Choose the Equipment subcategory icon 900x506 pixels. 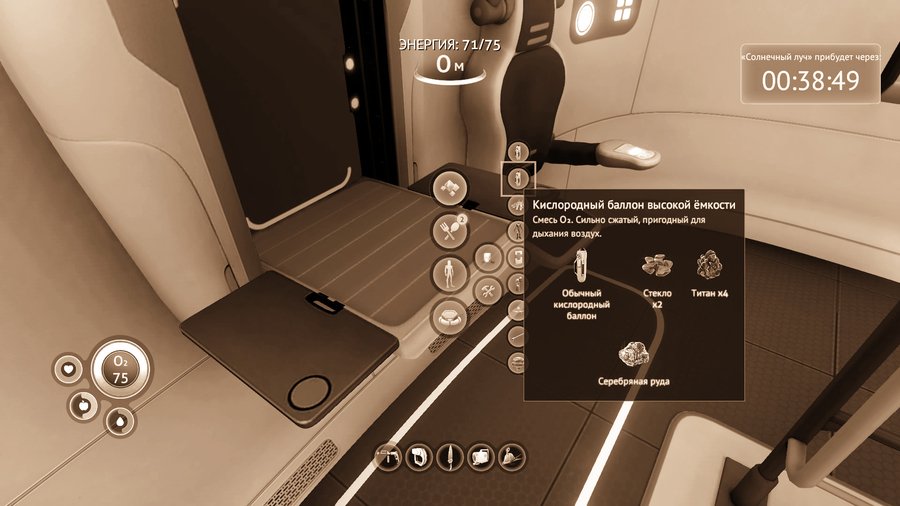[x=487, y=259]
